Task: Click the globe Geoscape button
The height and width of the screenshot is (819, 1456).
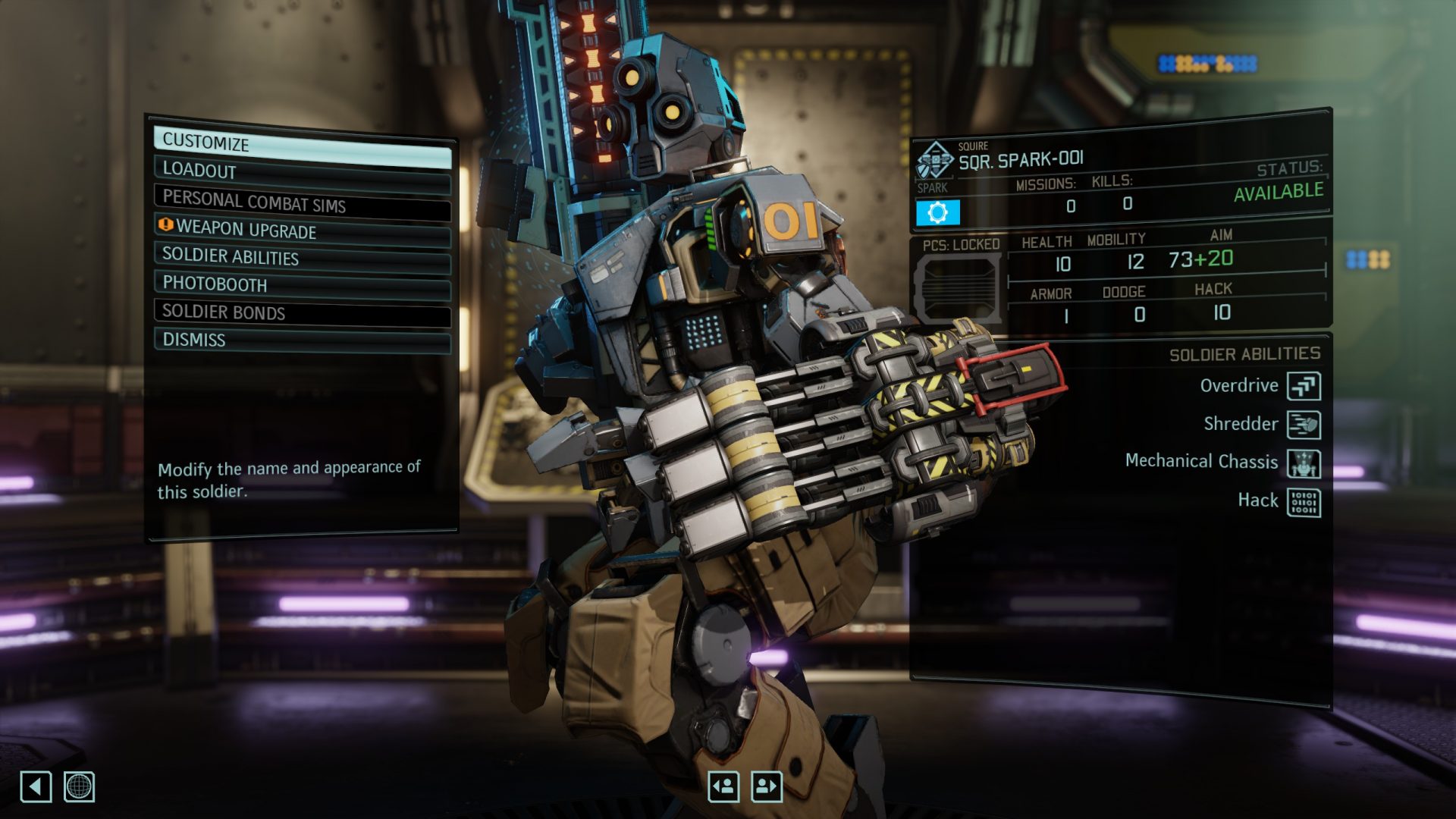Action: point(79,786)
